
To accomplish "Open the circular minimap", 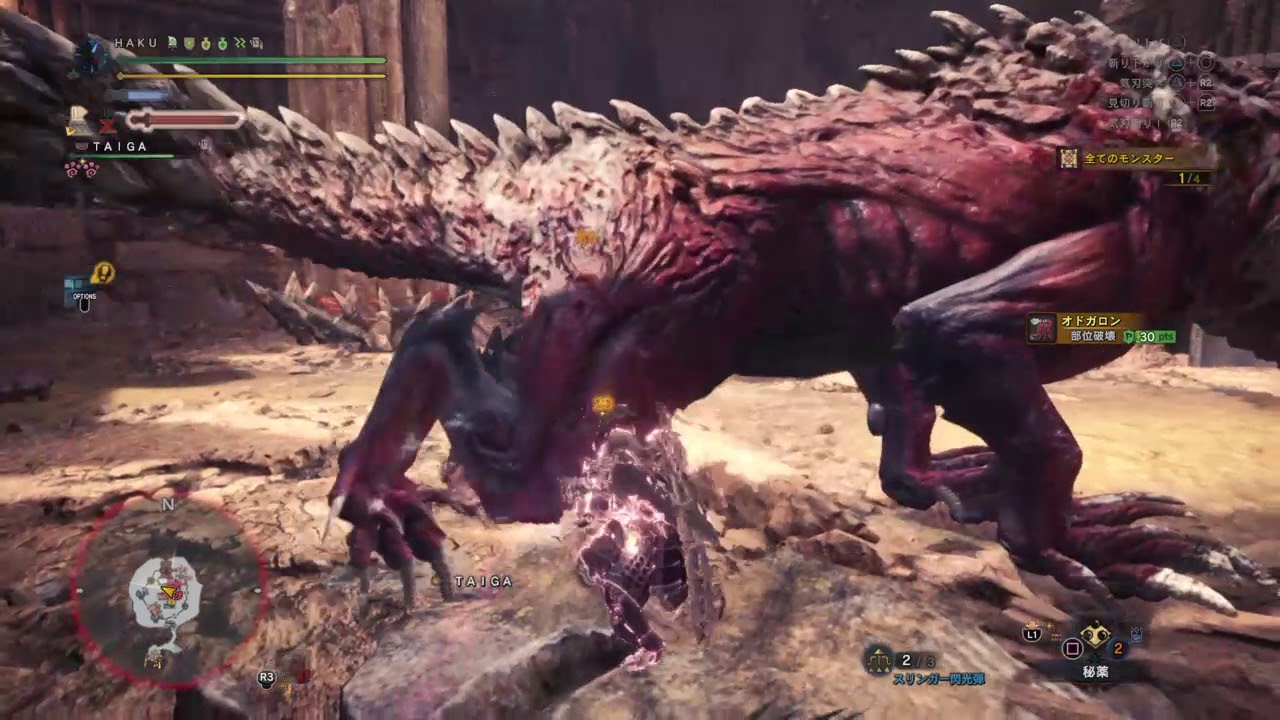I will coord(167,592).
